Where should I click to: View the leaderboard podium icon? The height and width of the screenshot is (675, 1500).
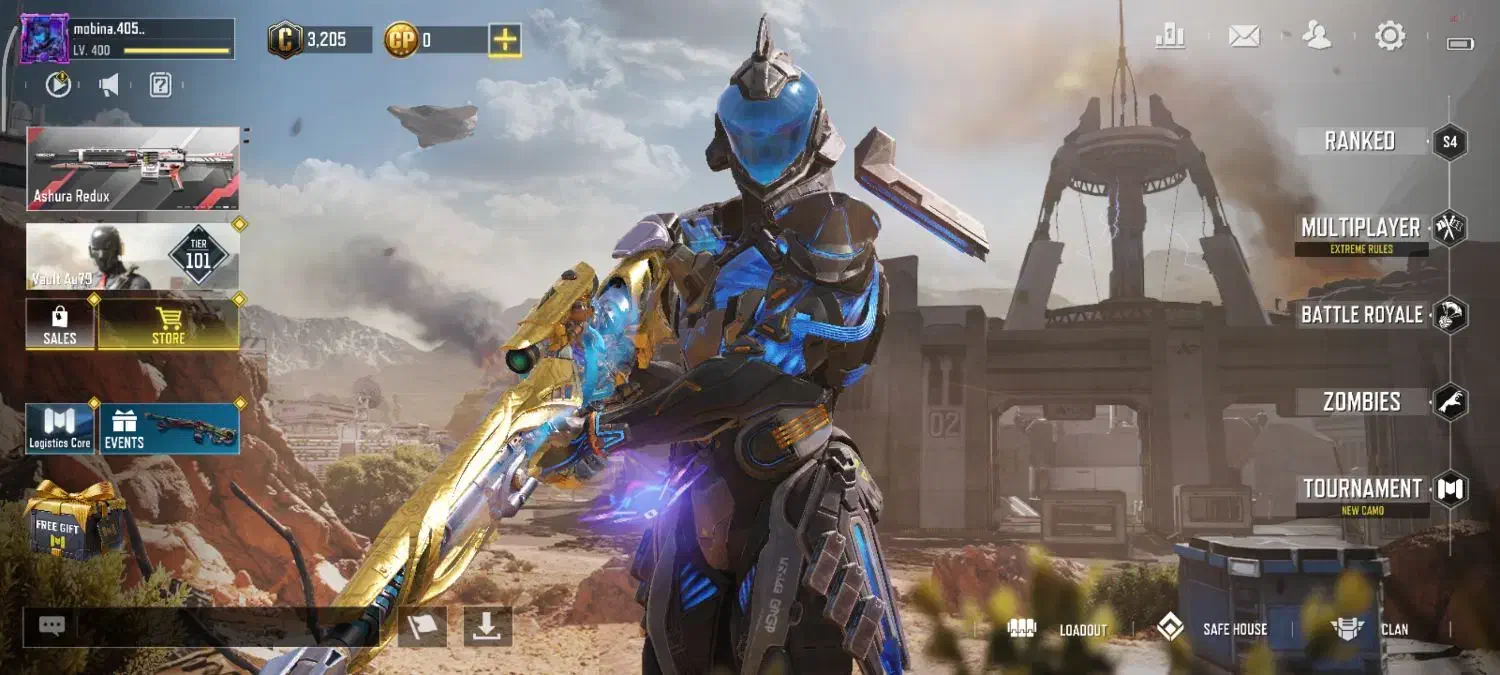click(x=1170, y=37)
